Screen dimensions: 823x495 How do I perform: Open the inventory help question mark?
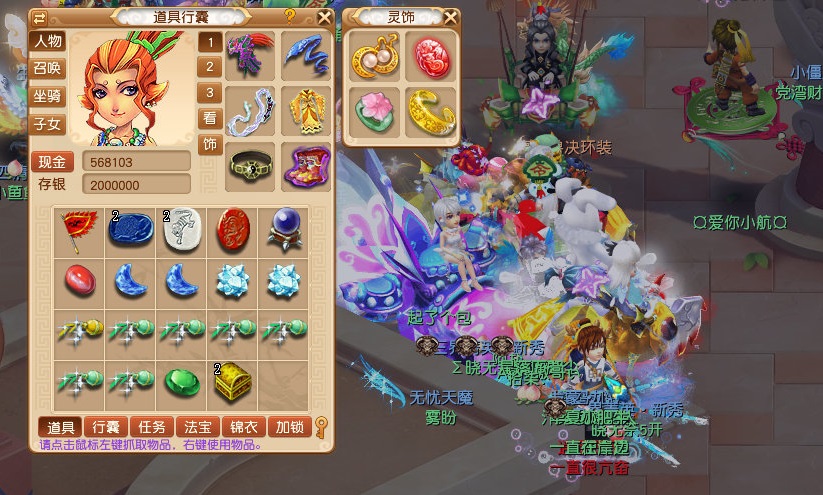[290, 16]
